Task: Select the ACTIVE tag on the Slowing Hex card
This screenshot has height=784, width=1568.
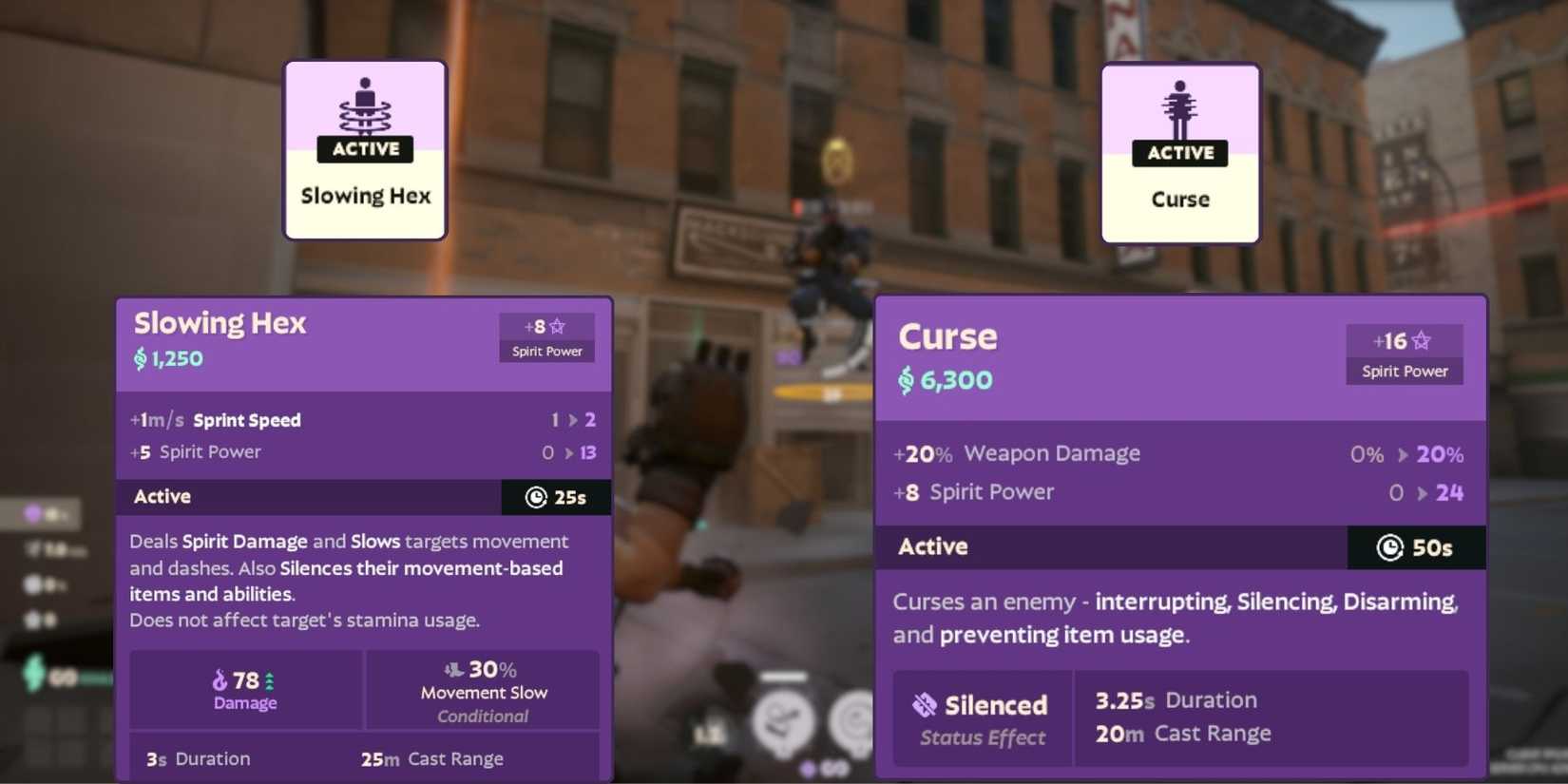Action: coord(365,149)
